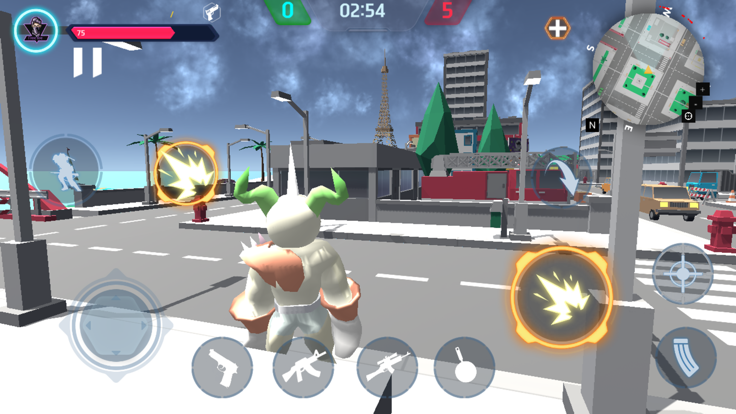Fire using the large explosion button
This screenshot has width=736, height=414.
pos(561,296)
